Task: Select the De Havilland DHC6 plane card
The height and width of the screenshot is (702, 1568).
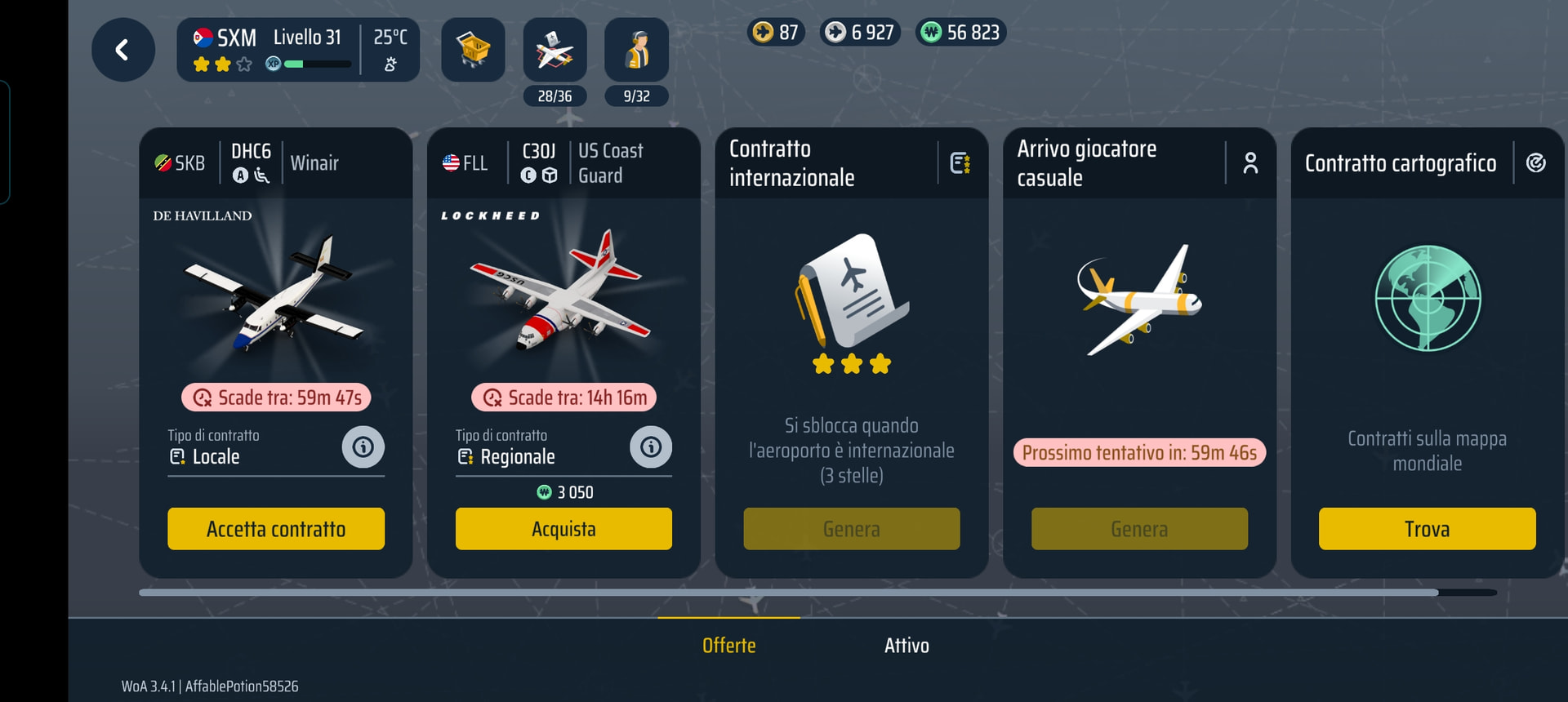Action: [276, 294]
